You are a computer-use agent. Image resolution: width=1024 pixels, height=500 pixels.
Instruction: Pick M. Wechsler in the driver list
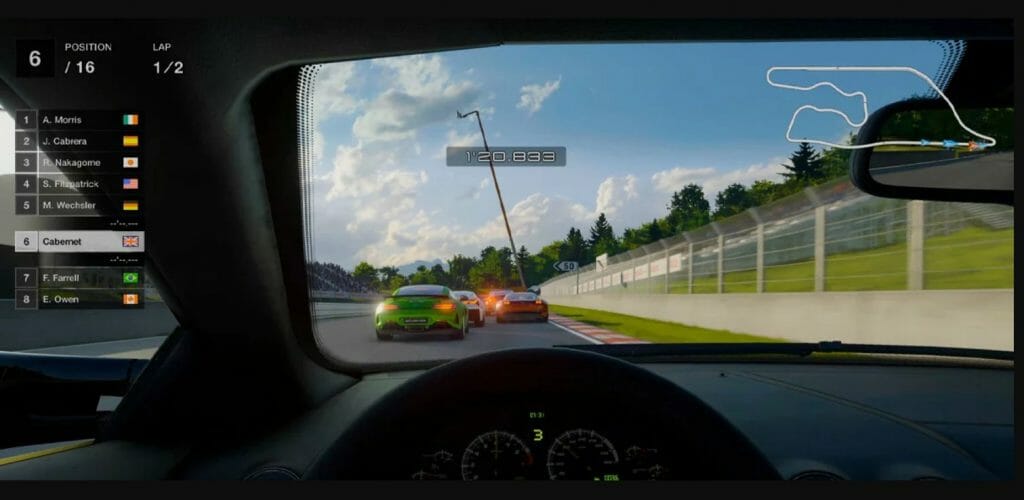point(80,205)
